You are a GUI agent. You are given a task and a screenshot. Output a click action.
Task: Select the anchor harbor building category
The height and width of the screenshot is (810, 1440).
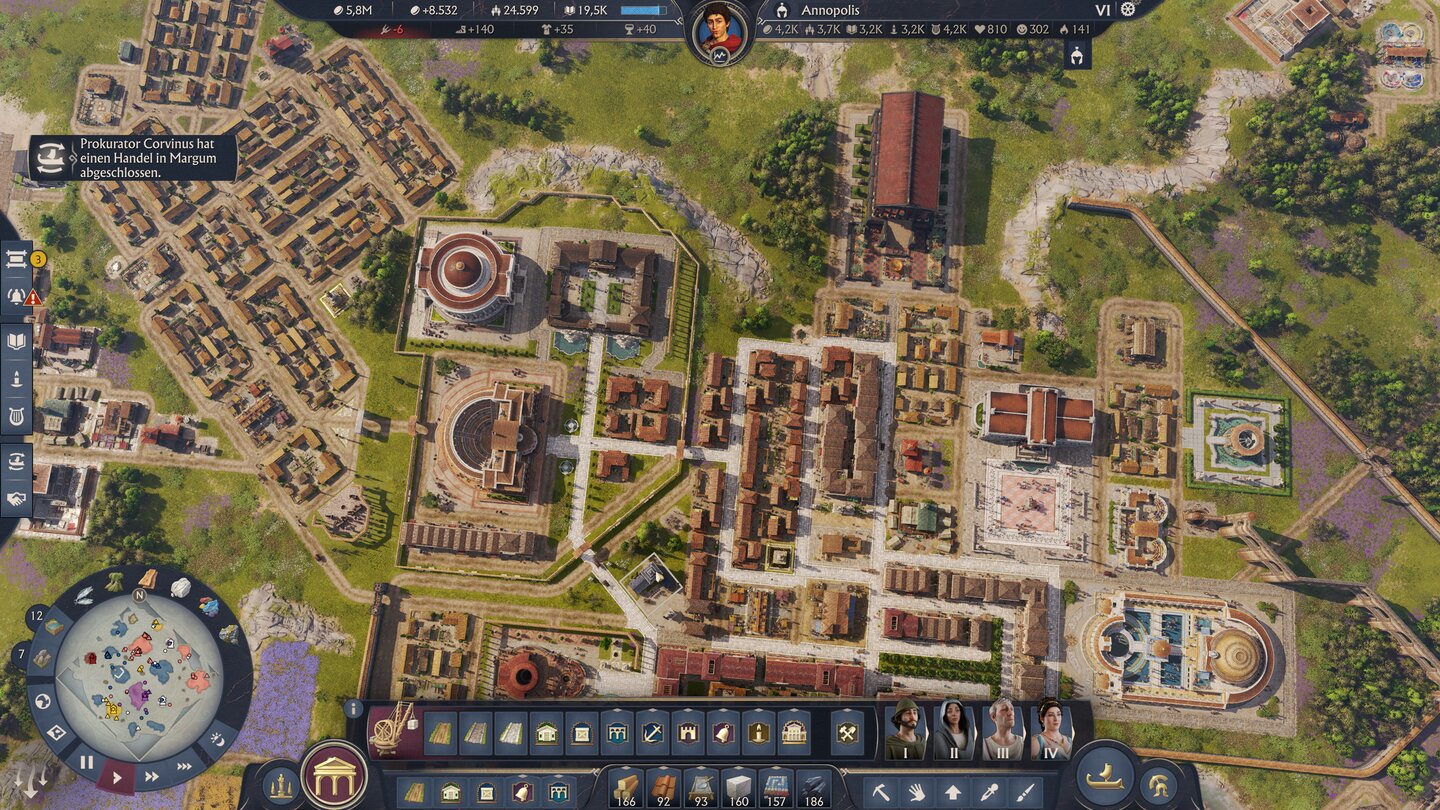(652, 732)
